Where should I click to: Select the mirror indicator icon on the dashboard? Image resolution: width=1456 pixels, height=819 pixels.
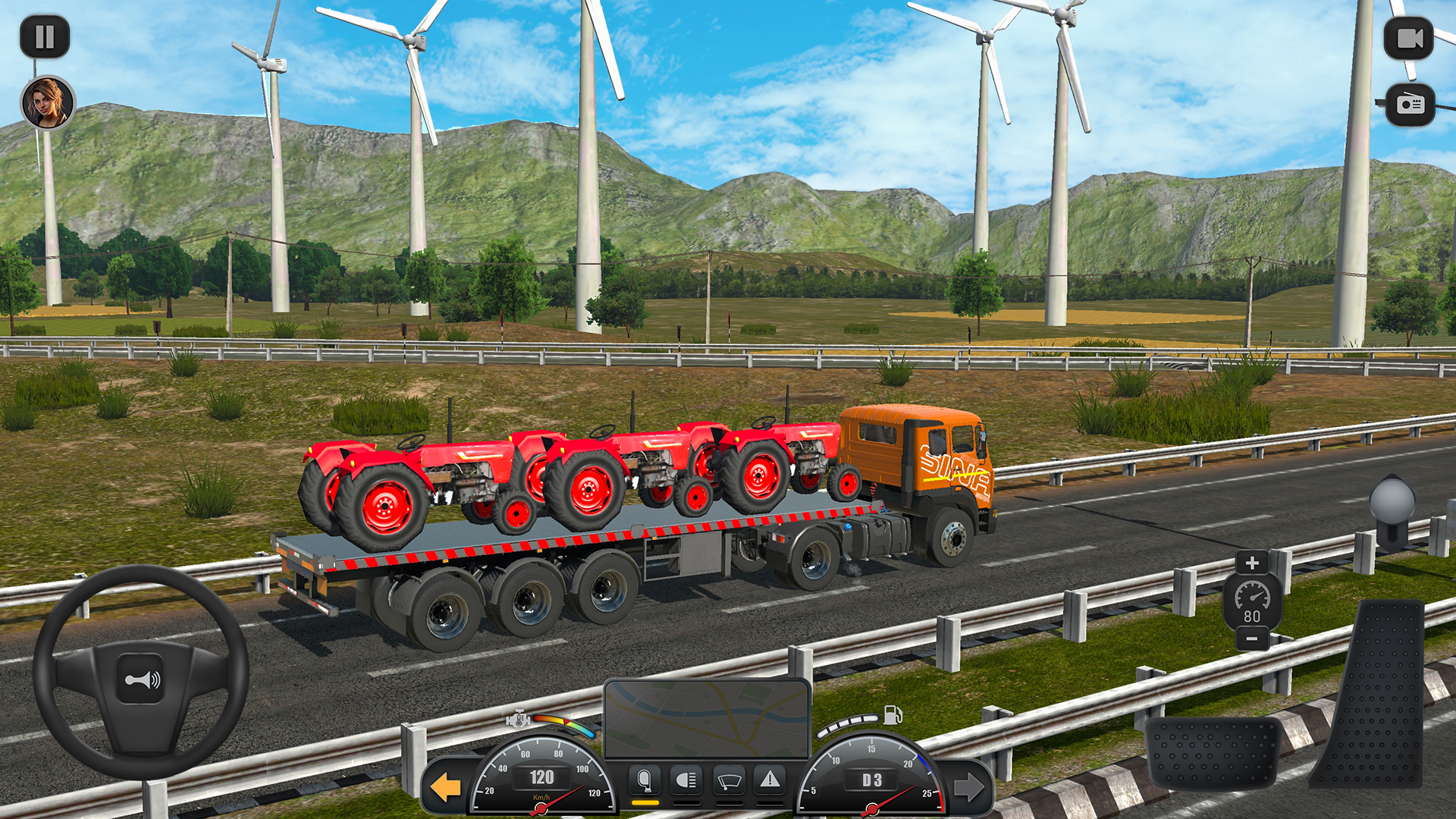645,781
